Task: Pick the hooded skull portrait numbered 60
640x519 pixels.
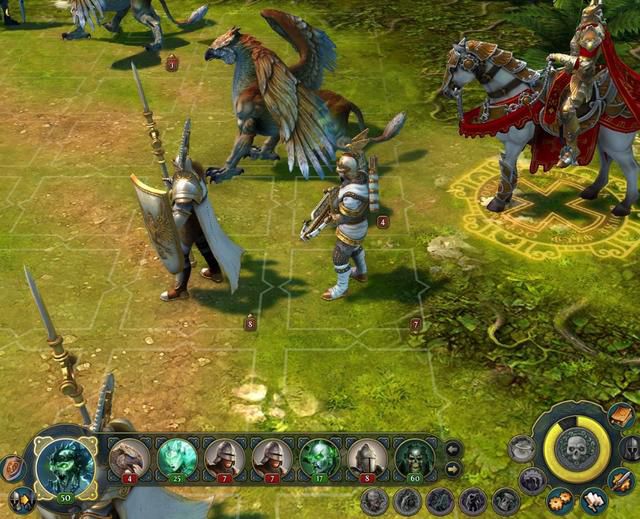Action: pyautogui.click(x=413, y=458)
